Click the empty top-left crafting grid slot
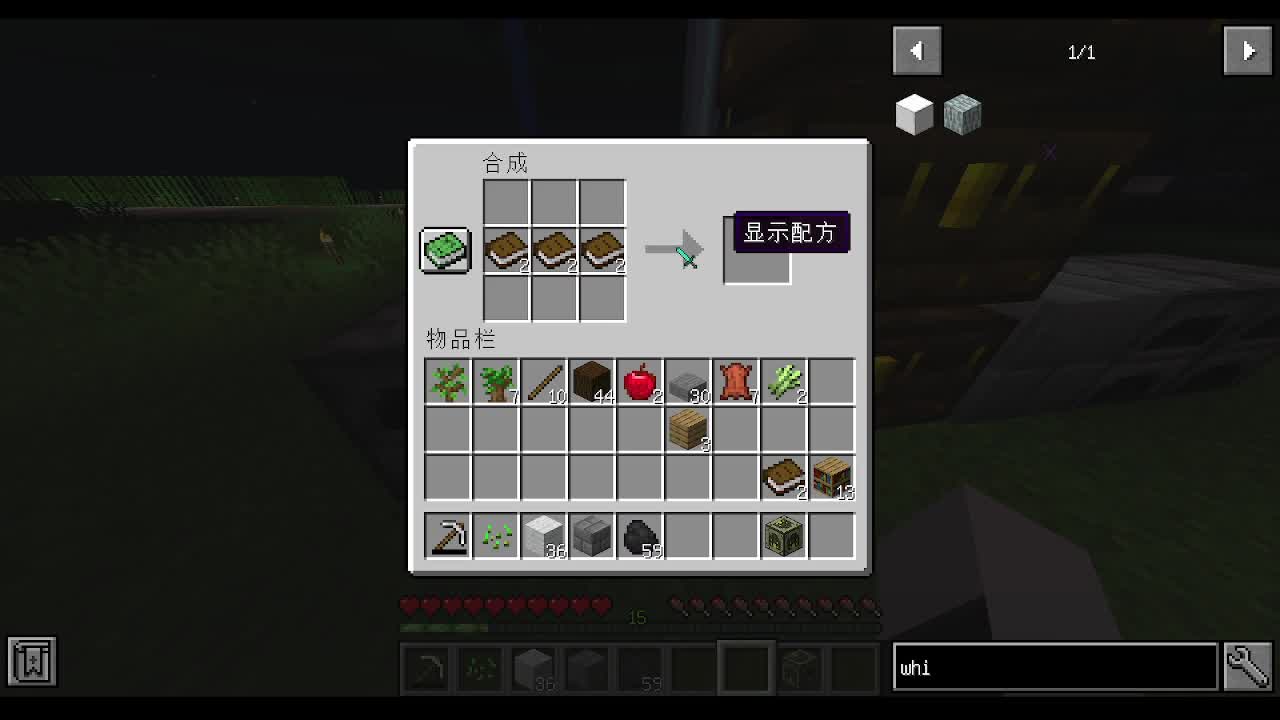The width and height of the screenshot is (1280, 720). (x=506, y=202)
